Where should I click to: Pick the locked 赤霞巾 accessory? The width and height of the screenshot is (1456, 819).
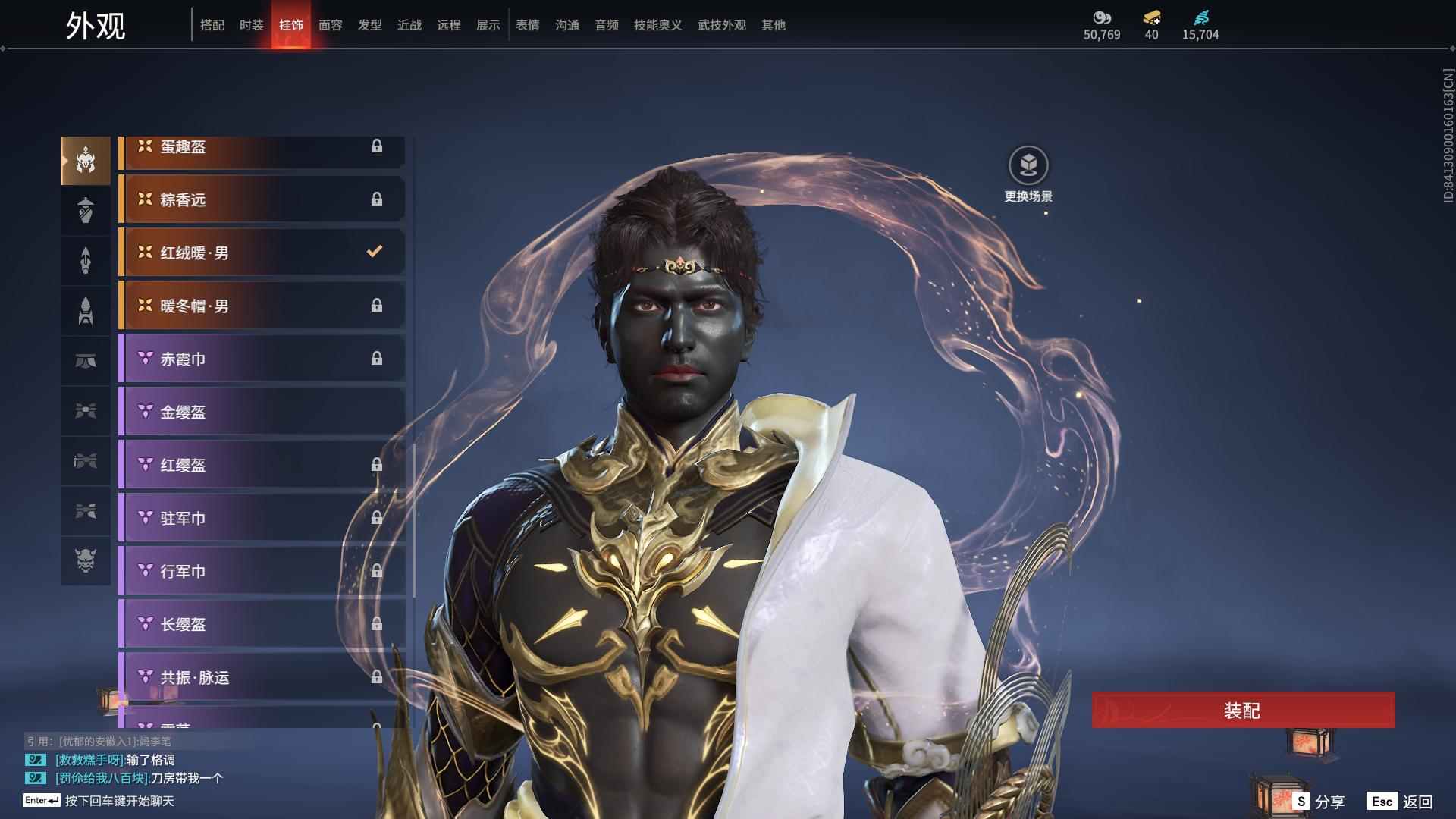262,359
